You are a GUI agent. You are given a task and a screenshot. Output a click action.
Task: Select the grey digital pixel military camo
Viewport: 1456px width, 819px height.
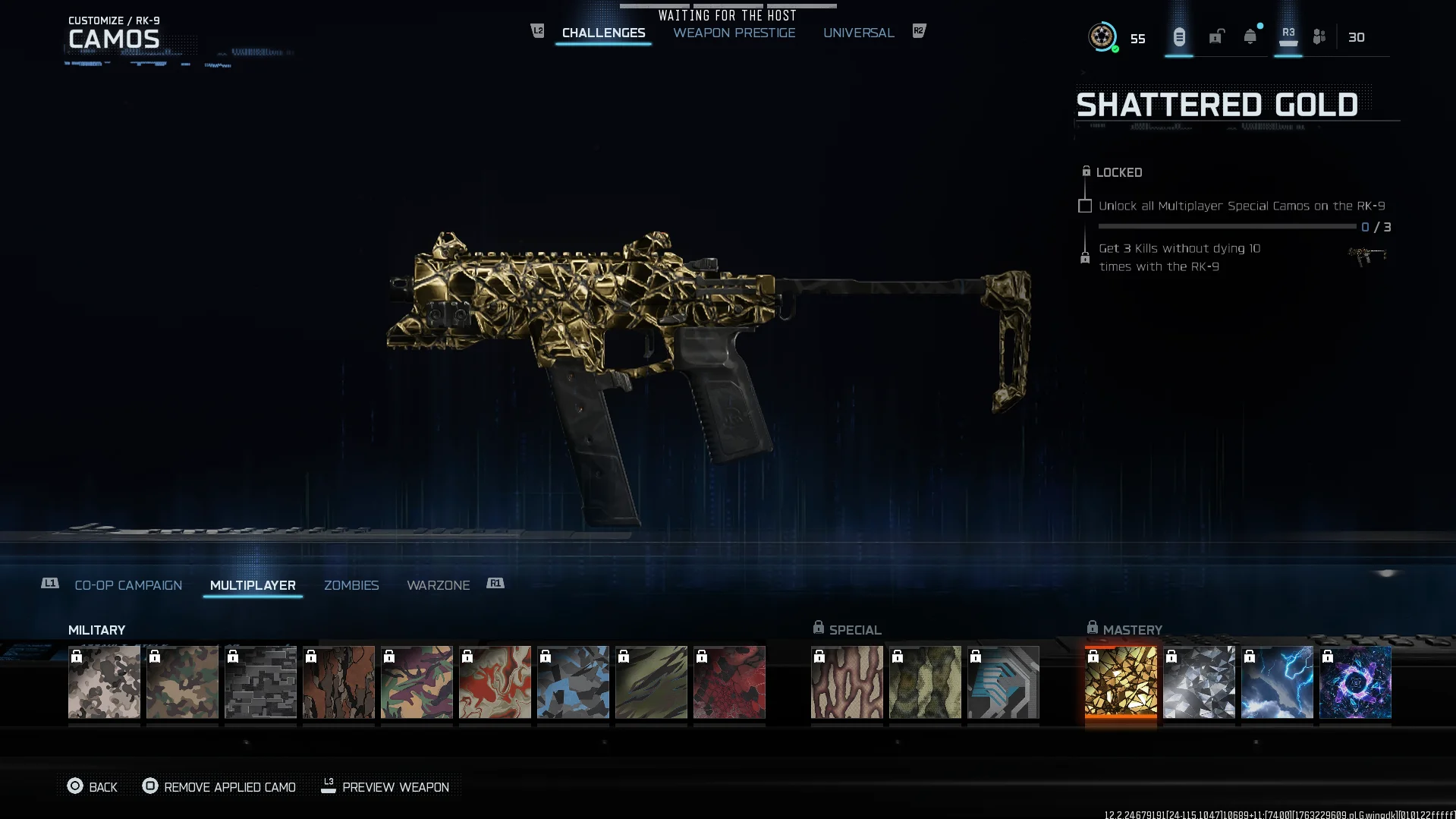[x=260, y=682]
